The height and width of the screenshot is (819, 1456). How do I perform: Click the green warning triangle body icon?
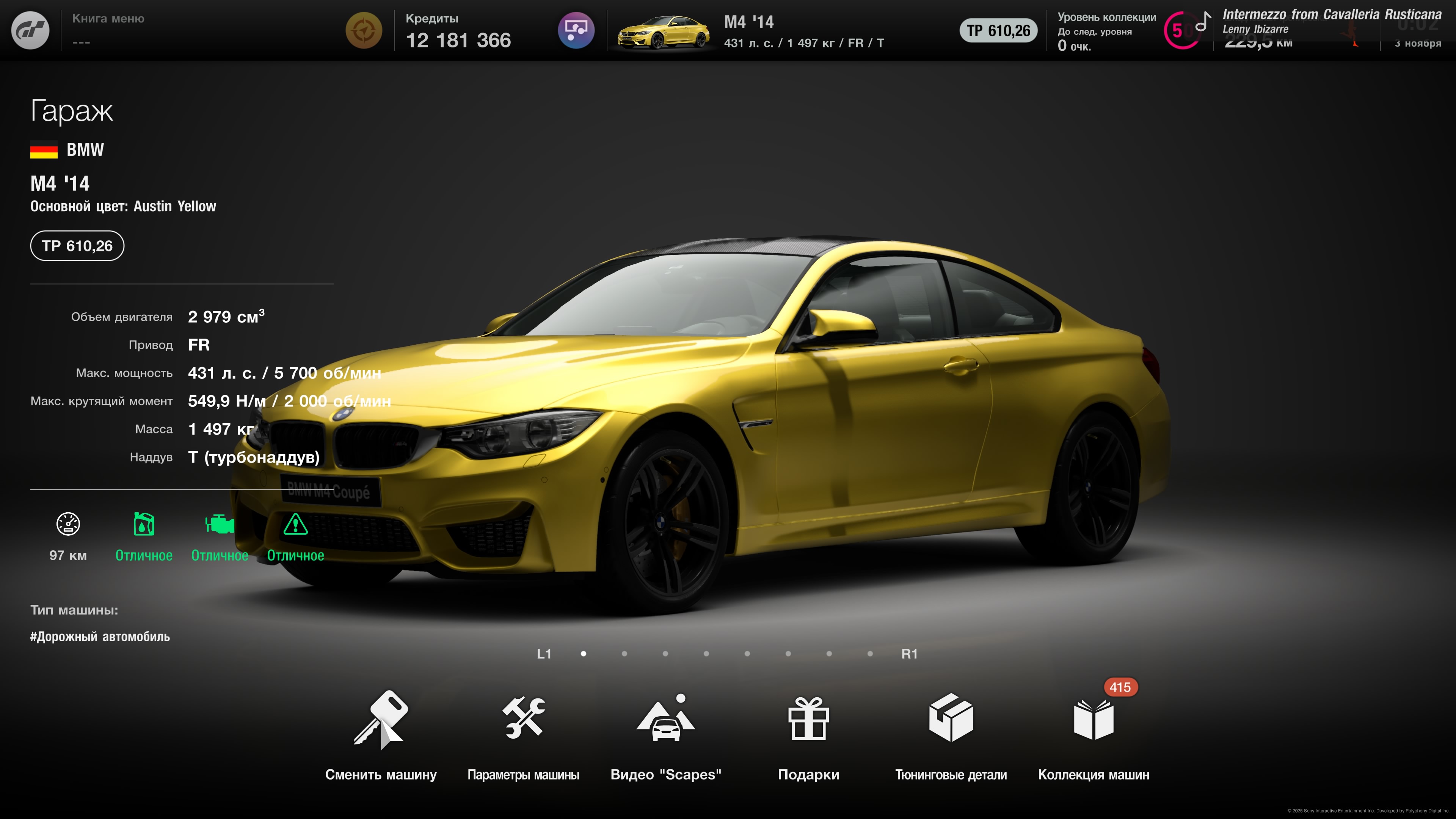[x=295, y=524]
